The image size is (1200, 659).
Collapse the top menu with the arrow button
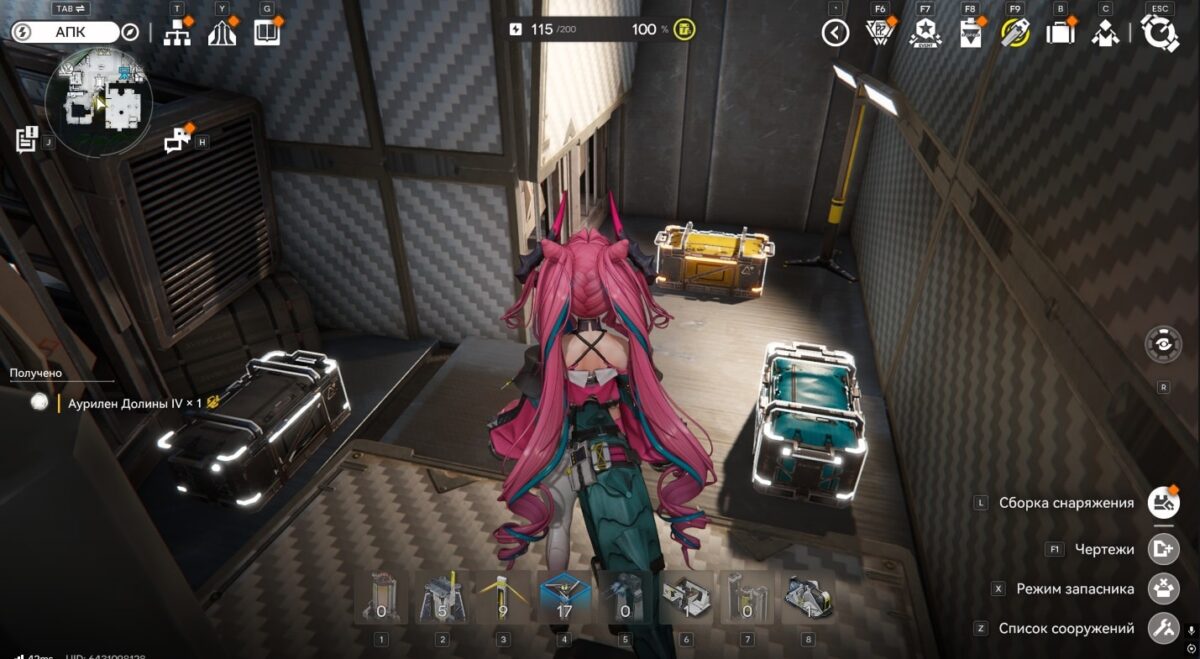(835, 33)
